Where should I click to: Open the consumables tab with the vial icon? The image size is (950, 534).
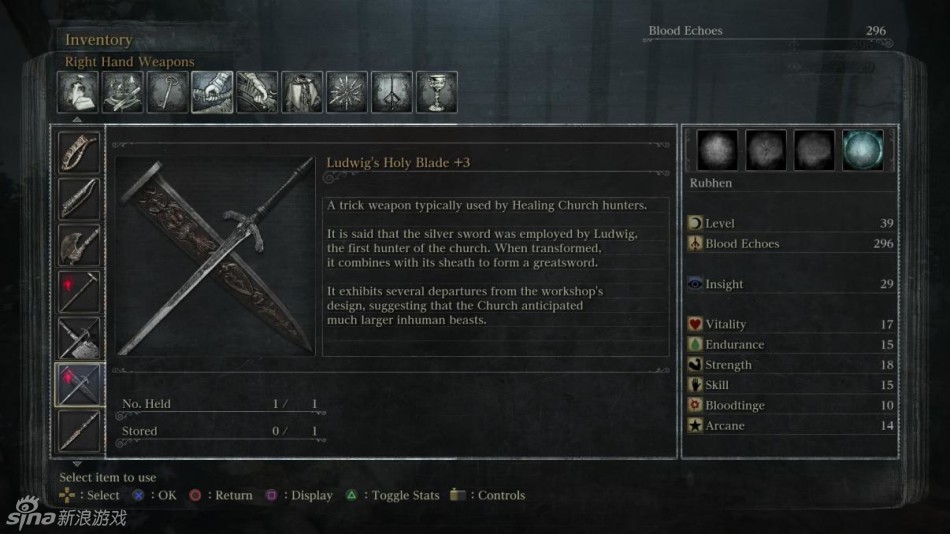pyautogui.click(x=78, y=92)
